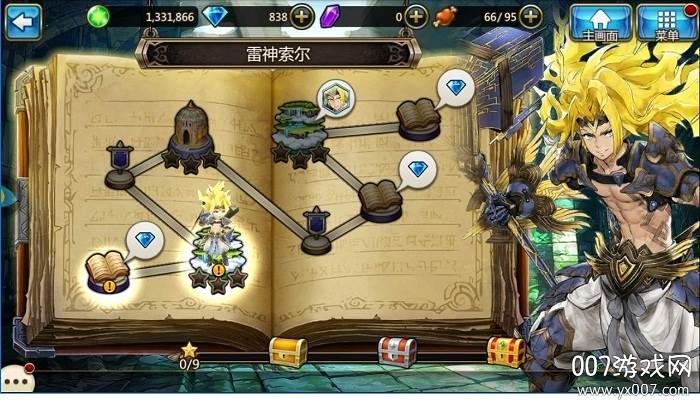The height and width of the screenshot is (404, 700).
Task: Go back with the arrow button
Action: (x=22, y=17)
